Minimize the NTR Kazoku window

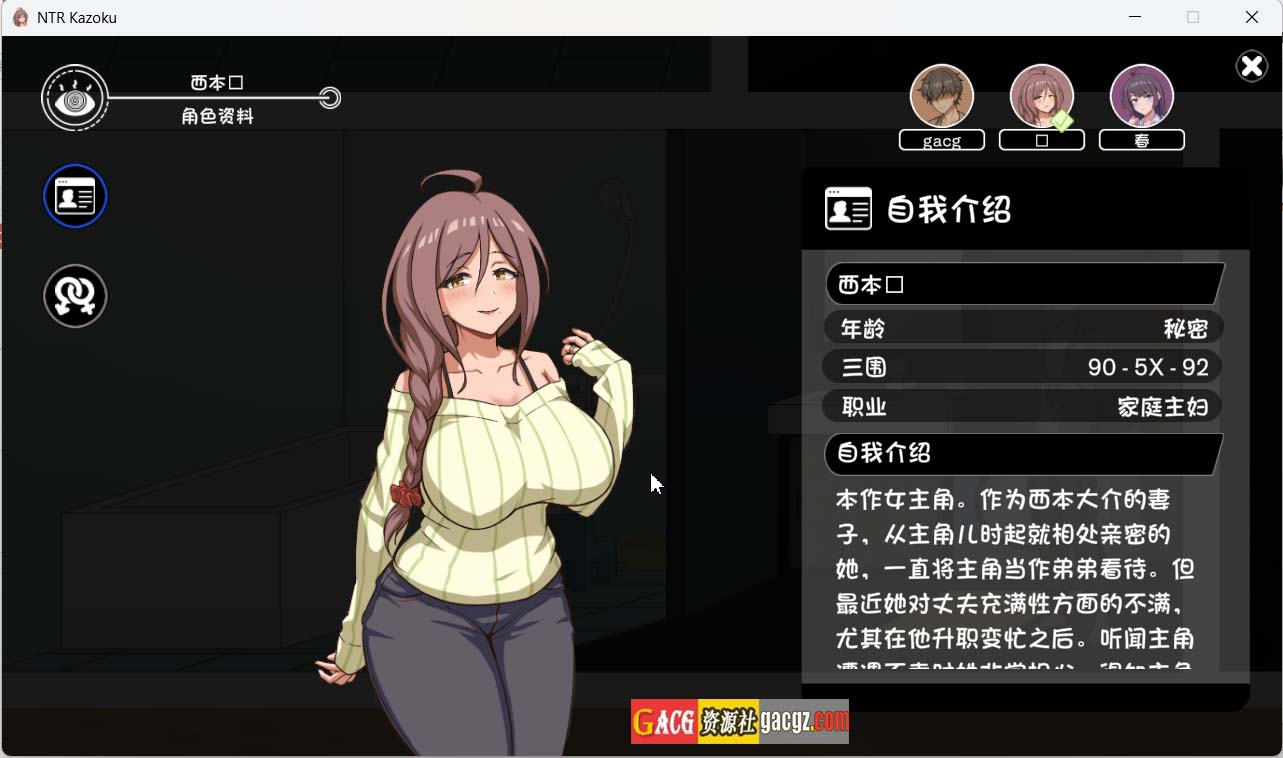[x=1135, y=17]
